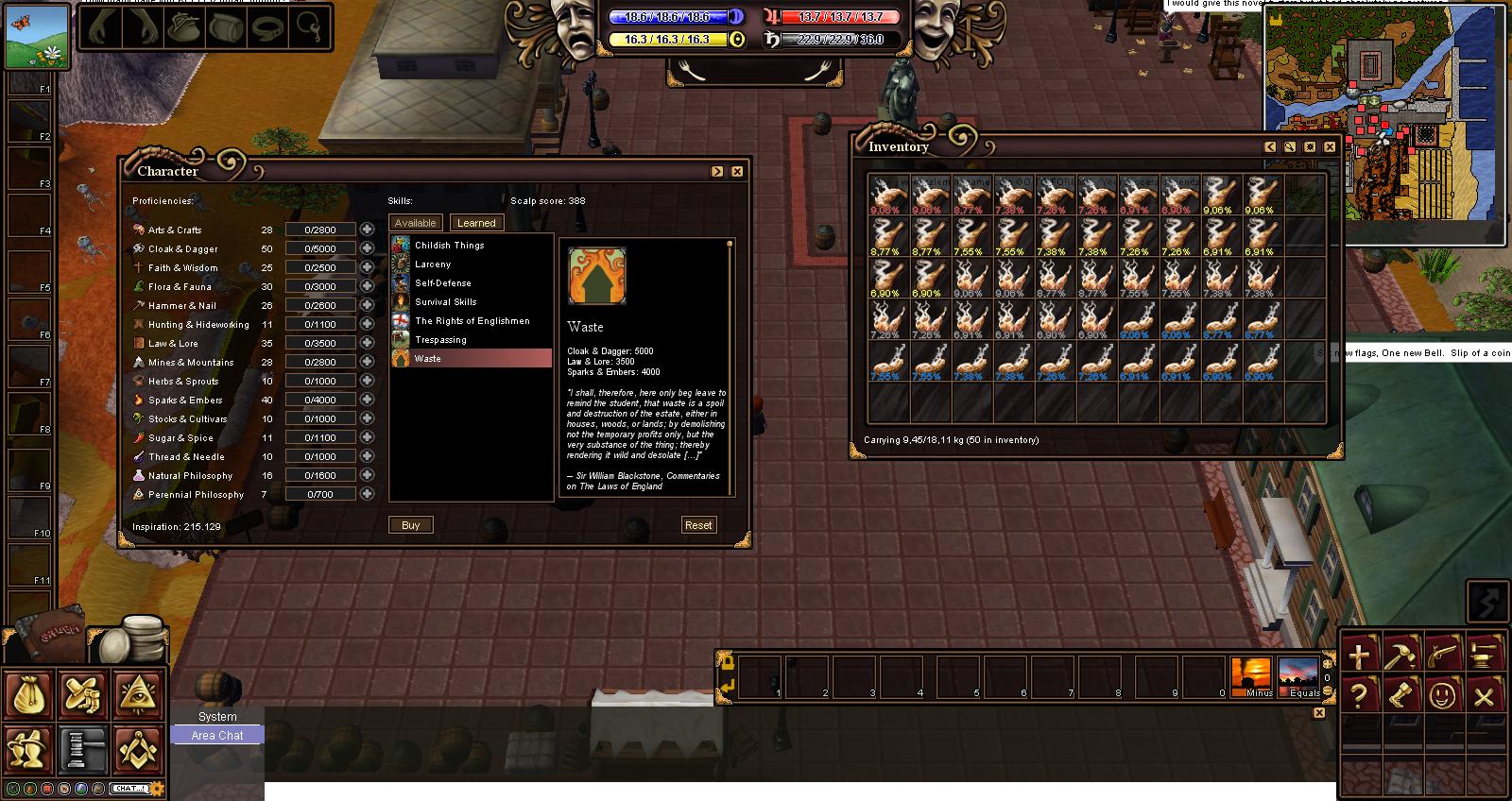Add points to Arts & Crafts proficiency
1512x801 pixels.
click(367, 230)
